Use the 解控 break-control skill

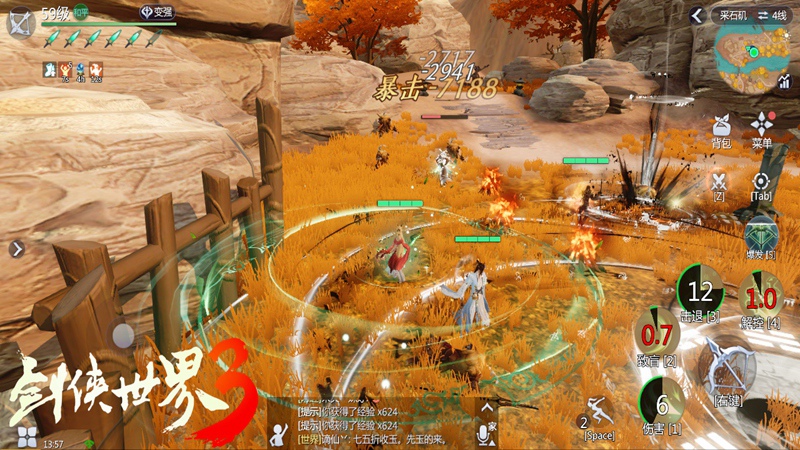[x=761, y=297]
